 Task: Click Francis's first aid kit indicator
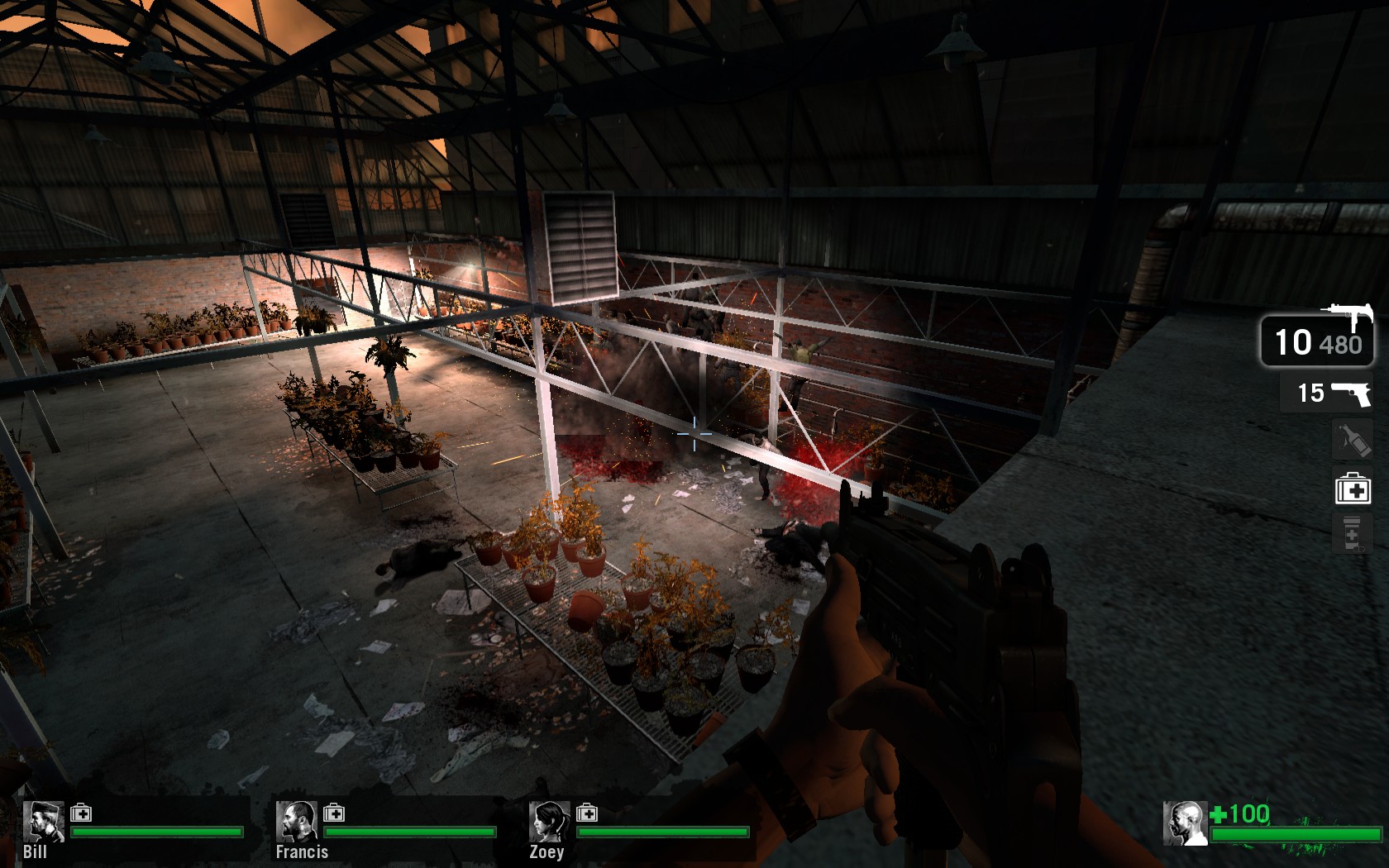pos(334,813)
